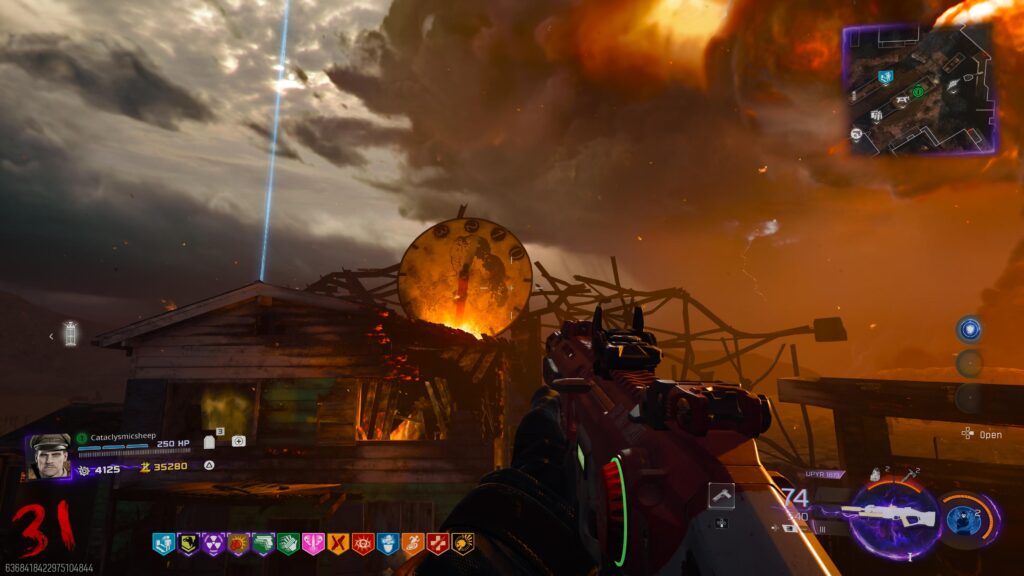Click the green pistol perk icon
The width and height of the screenshot is (1024, 576).
click(263, 544)
